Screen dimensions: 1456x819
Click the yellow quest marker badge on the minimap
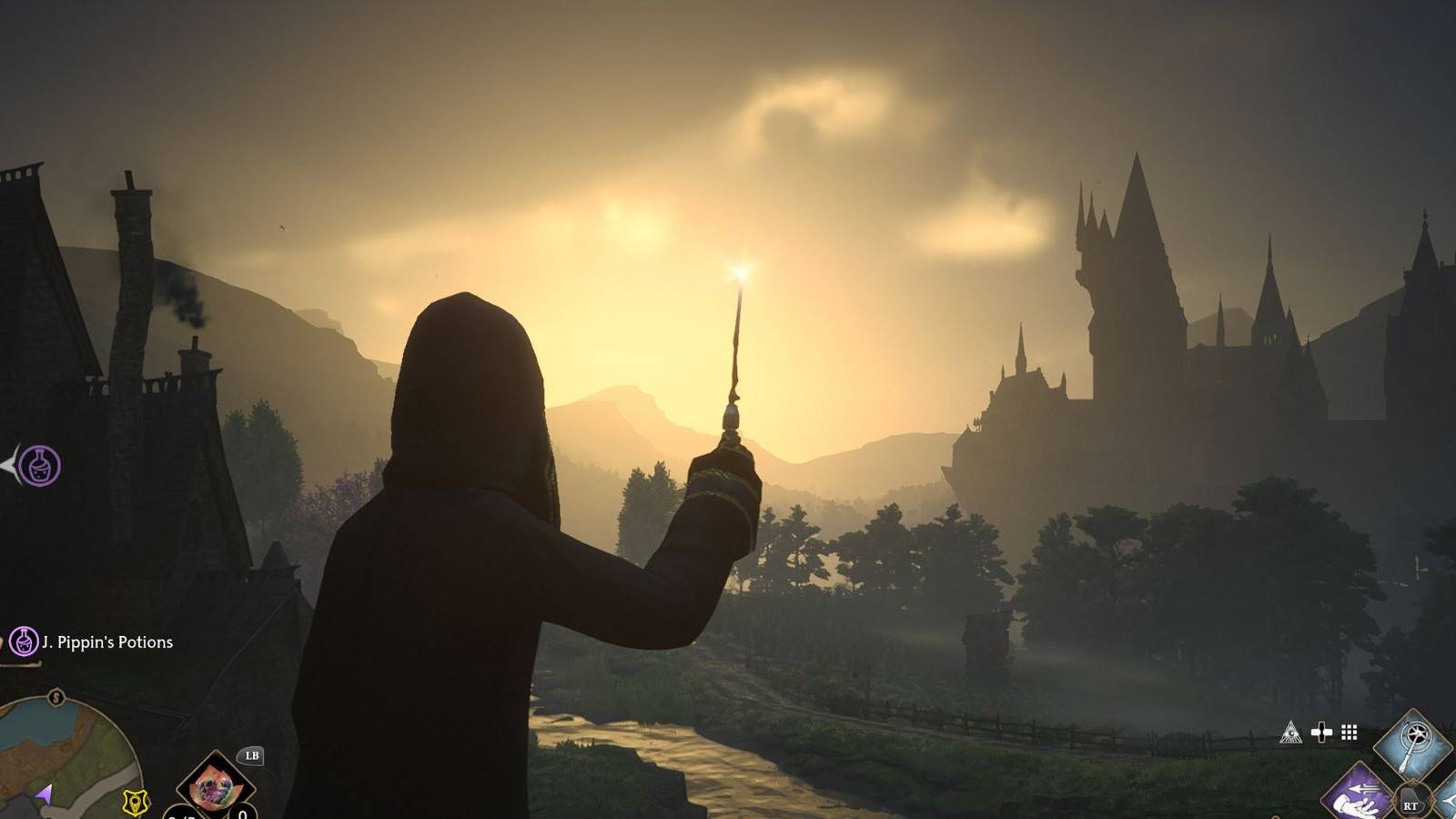135,804
